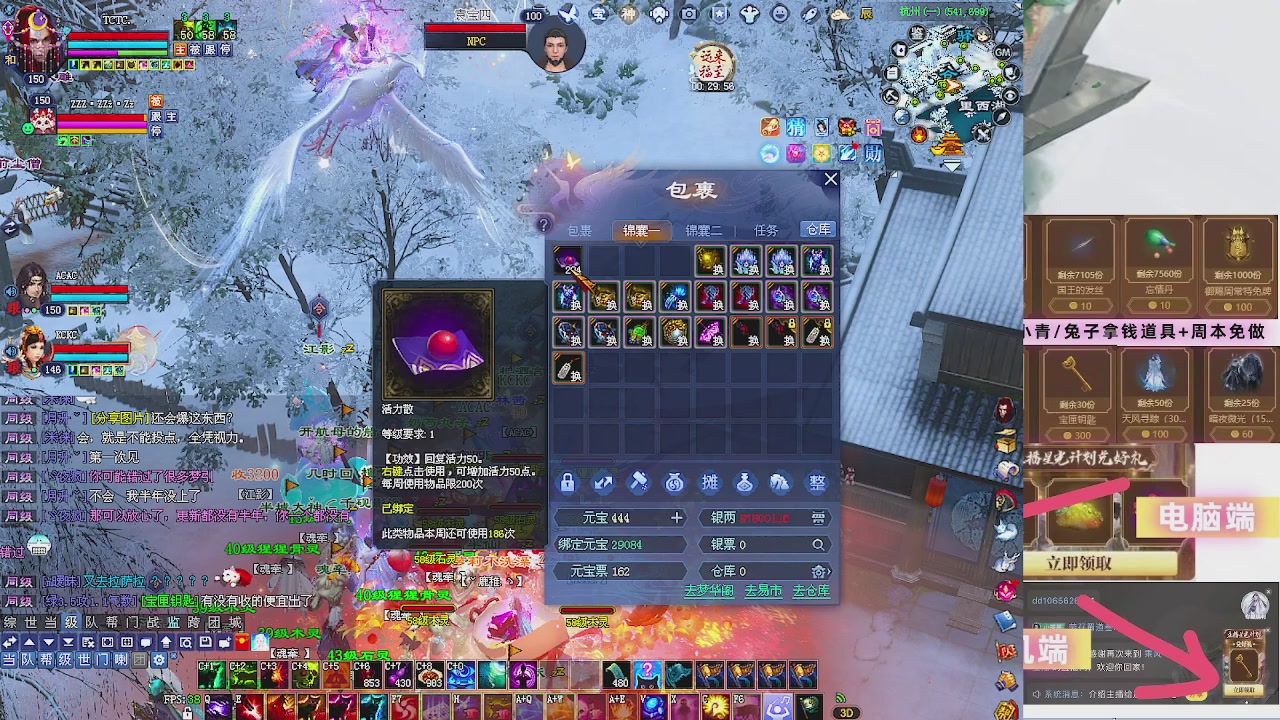Screen dimensions: 1280x720
Task: Click the 猜 guessing event icon near minimap
Action: point(795,128)
